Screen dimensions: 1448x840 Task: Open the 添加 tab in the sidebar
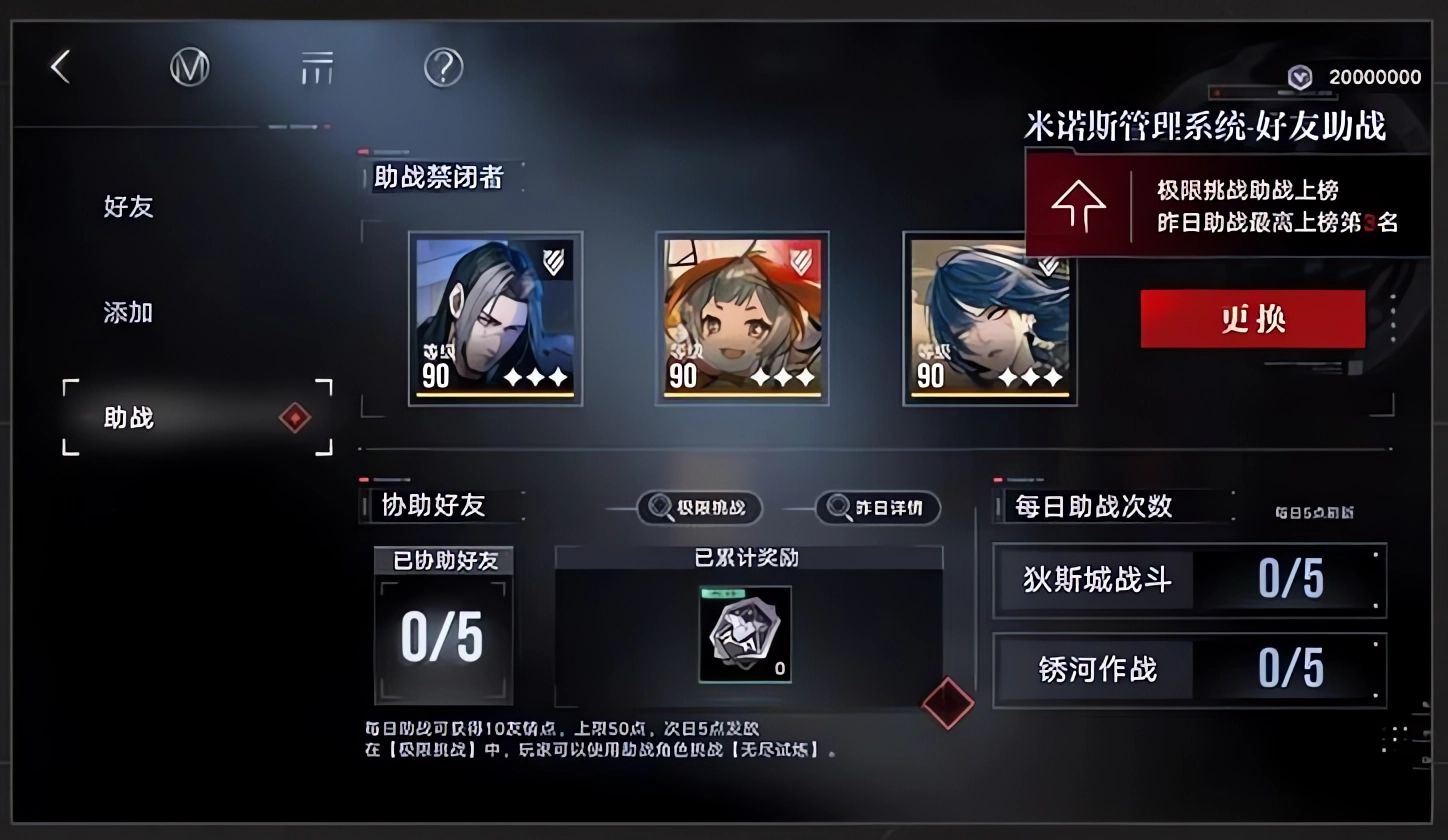point(127,312)
